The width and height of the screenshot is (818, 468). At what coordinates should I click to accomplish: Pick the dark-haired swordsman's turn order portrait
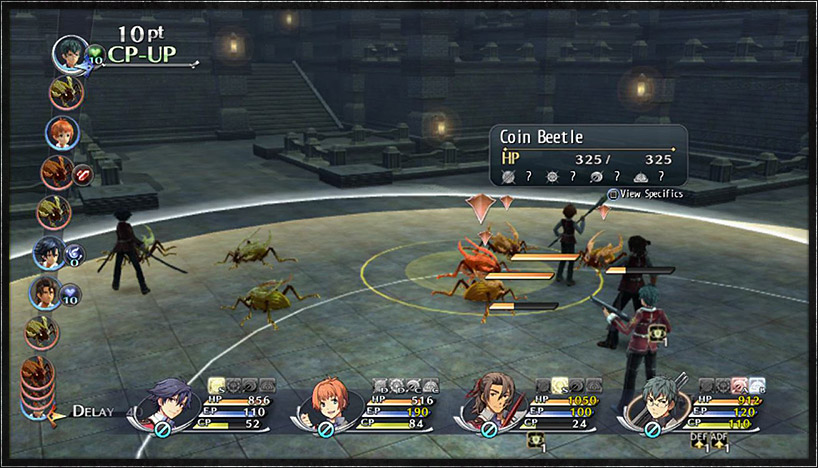pyautogui.click(x=48, y=253)
